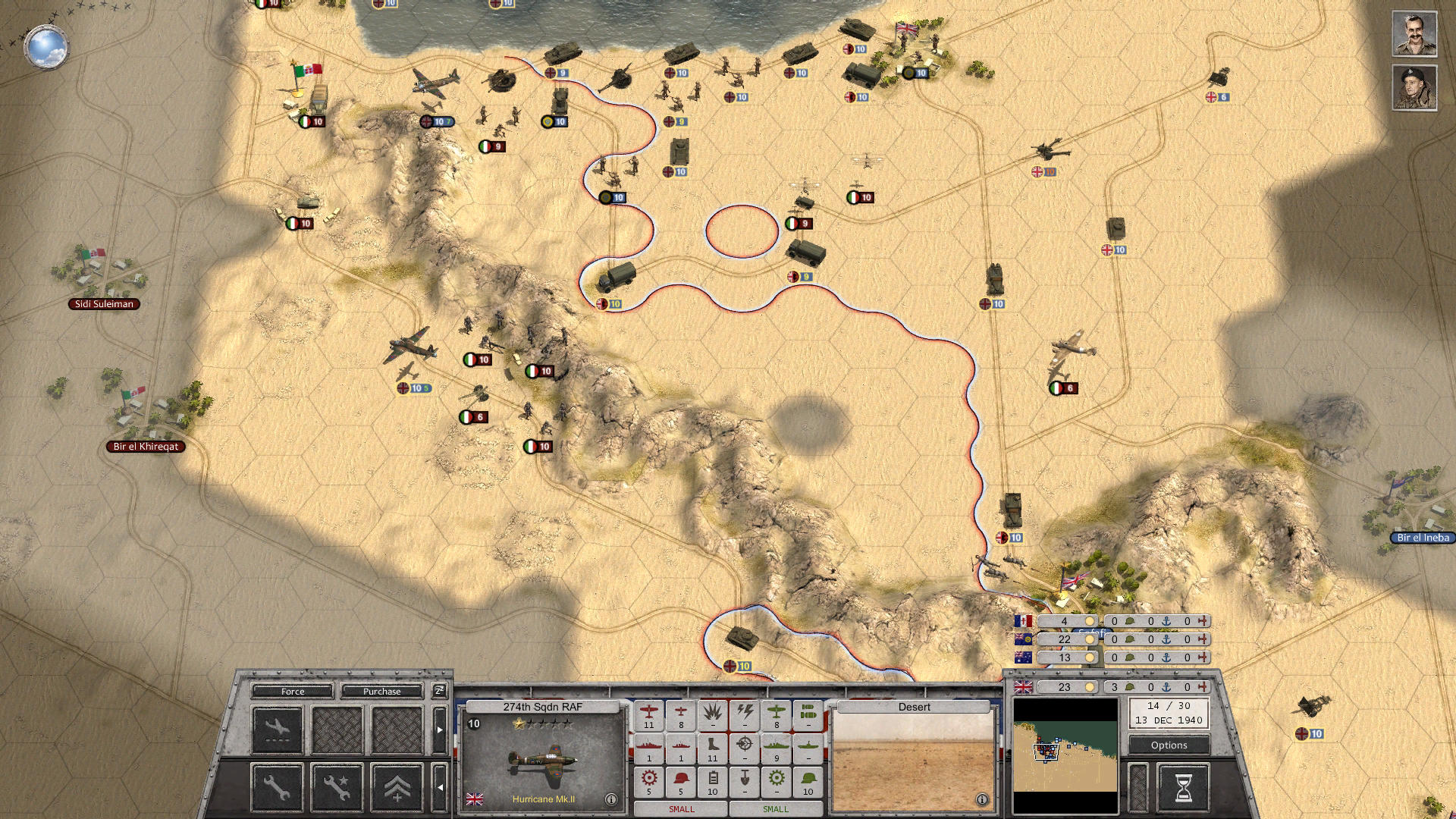This screenshot has width=1456, height=819.
Task: Click the elite repair wrench-with-star icon
Action: point(337,789)
